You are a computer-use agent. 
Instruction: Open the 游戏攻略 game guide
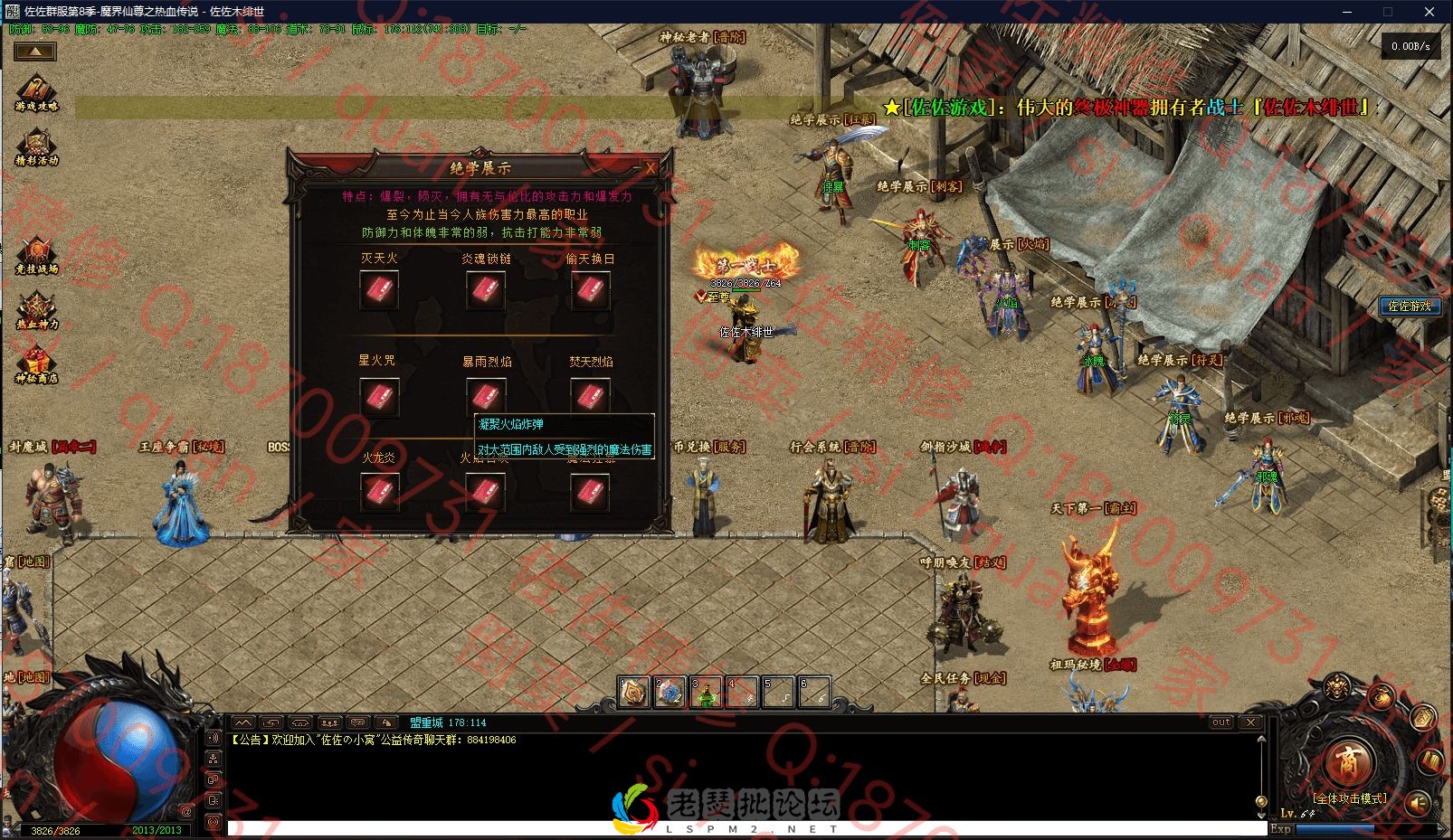point(36,92)
